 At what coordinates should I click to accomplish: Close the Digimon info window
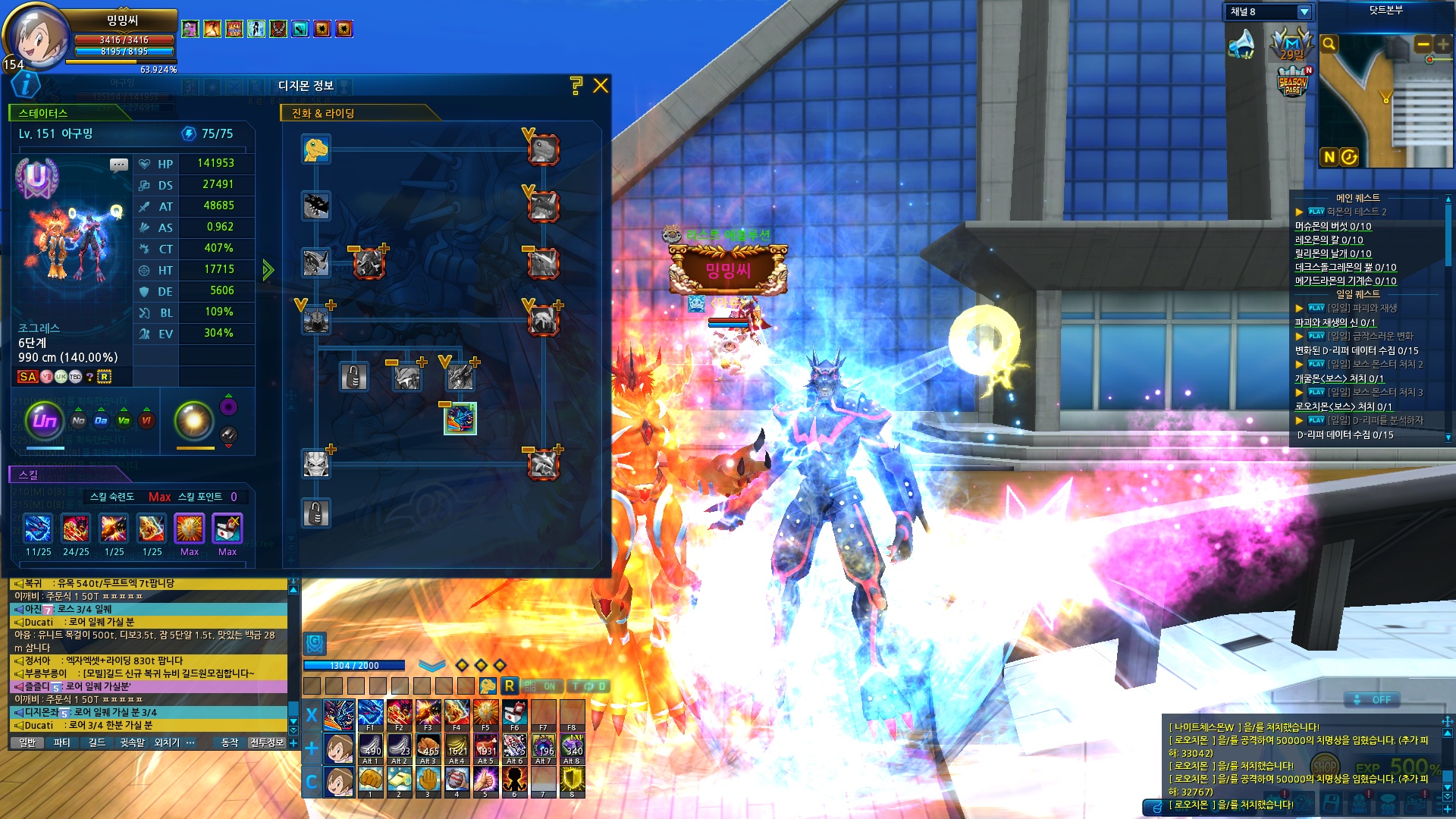pos(601,86)
